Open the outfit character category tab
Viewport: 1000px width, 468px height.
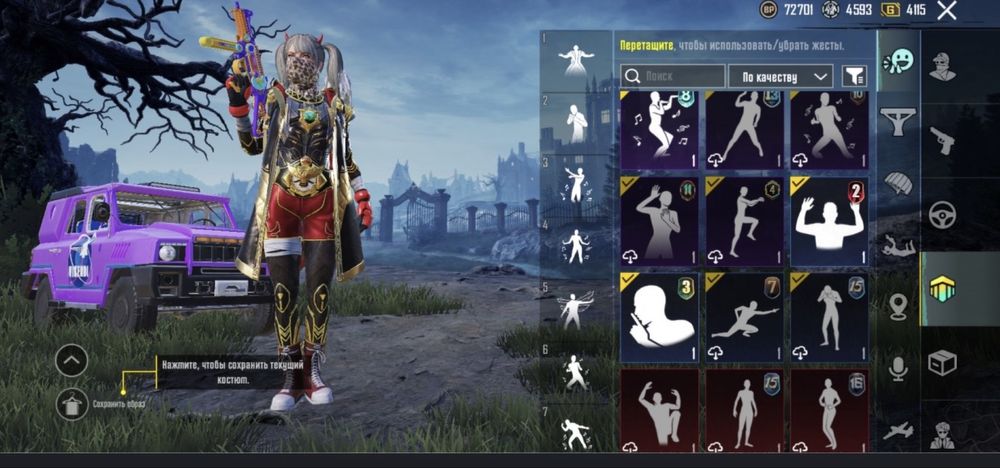942,68
